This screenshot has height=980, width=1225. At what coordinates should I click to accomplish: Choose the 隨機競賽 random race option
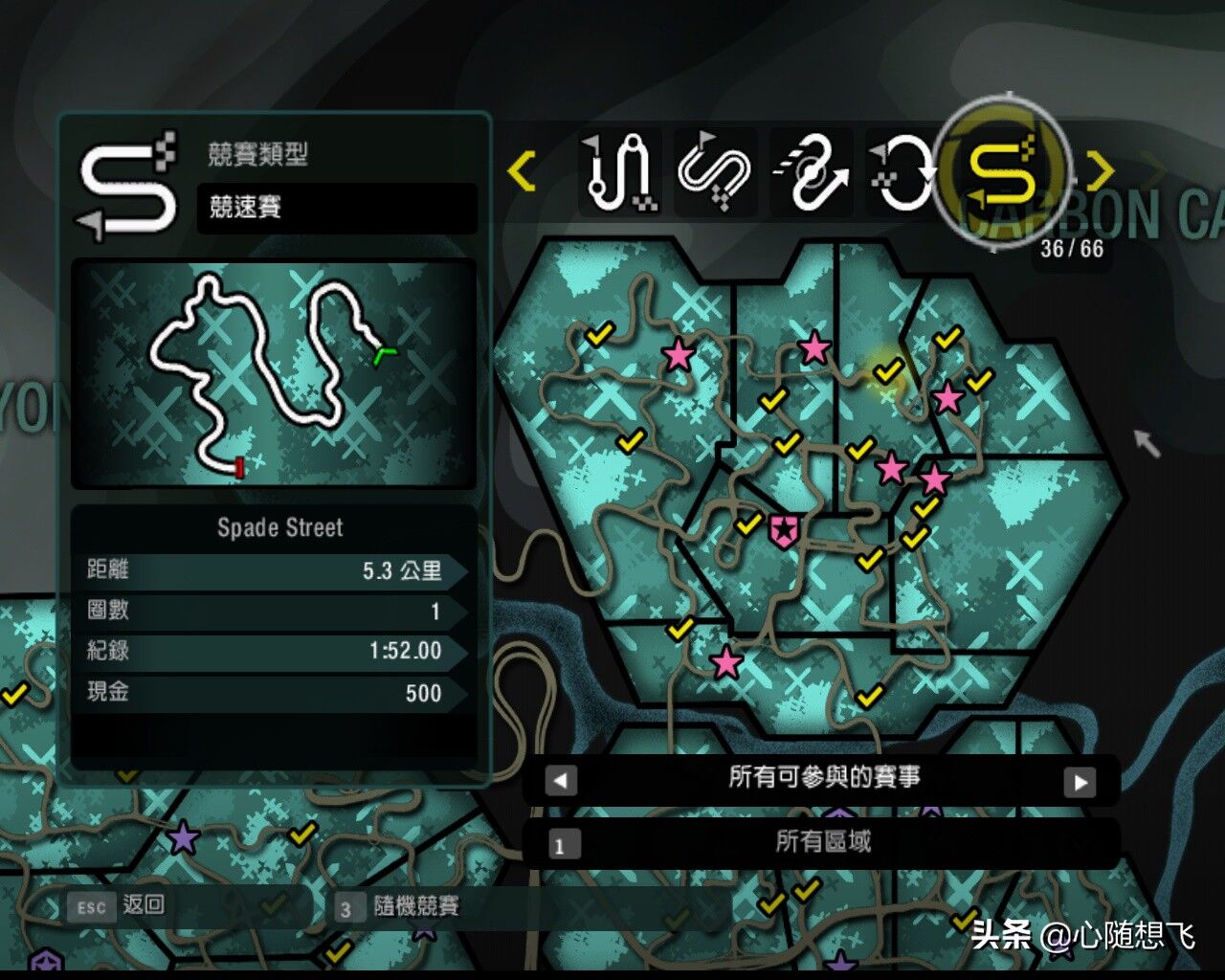coord(398,906)
